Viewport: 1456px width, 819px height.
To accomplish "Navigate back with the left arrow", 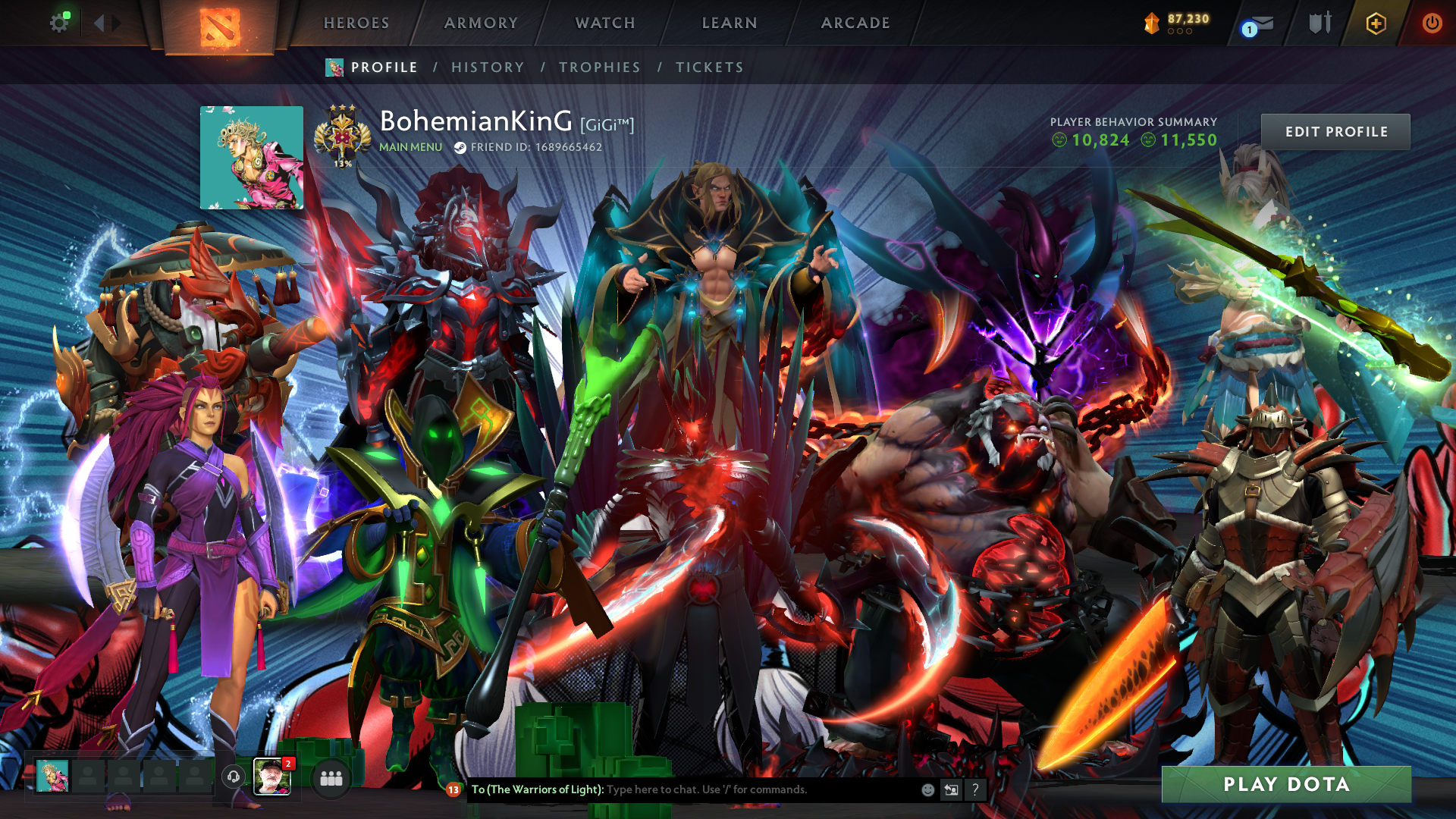I will click(99, 23).
